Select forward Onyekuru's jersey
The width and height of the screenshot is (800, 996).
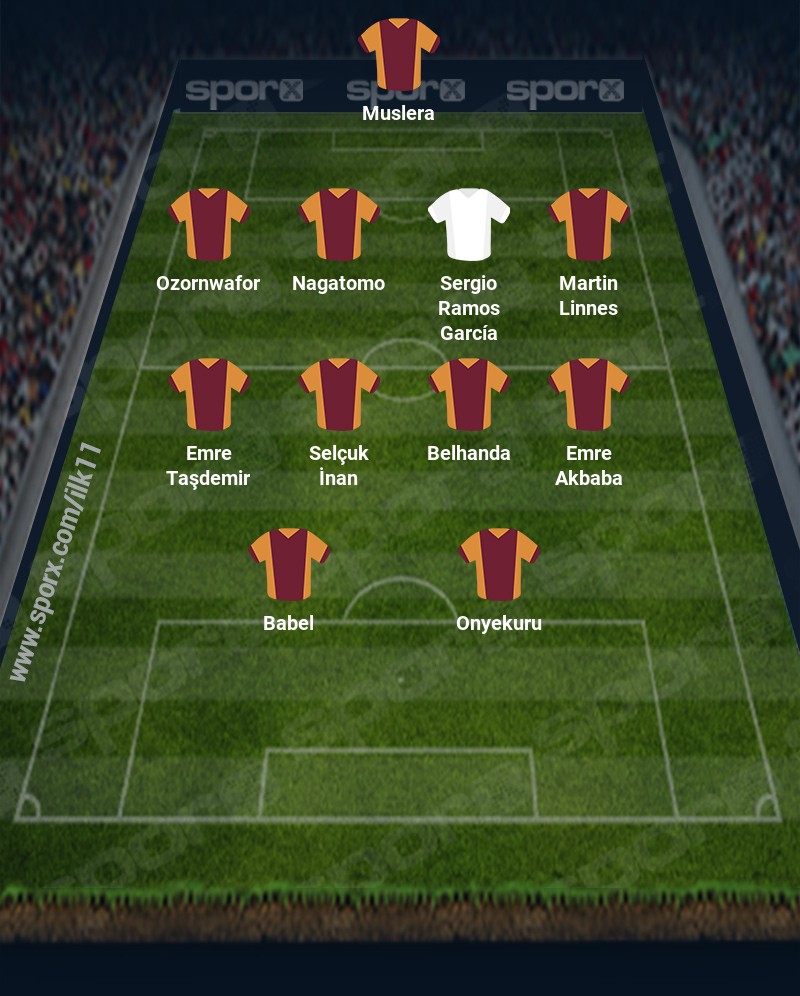pos(499,564)
